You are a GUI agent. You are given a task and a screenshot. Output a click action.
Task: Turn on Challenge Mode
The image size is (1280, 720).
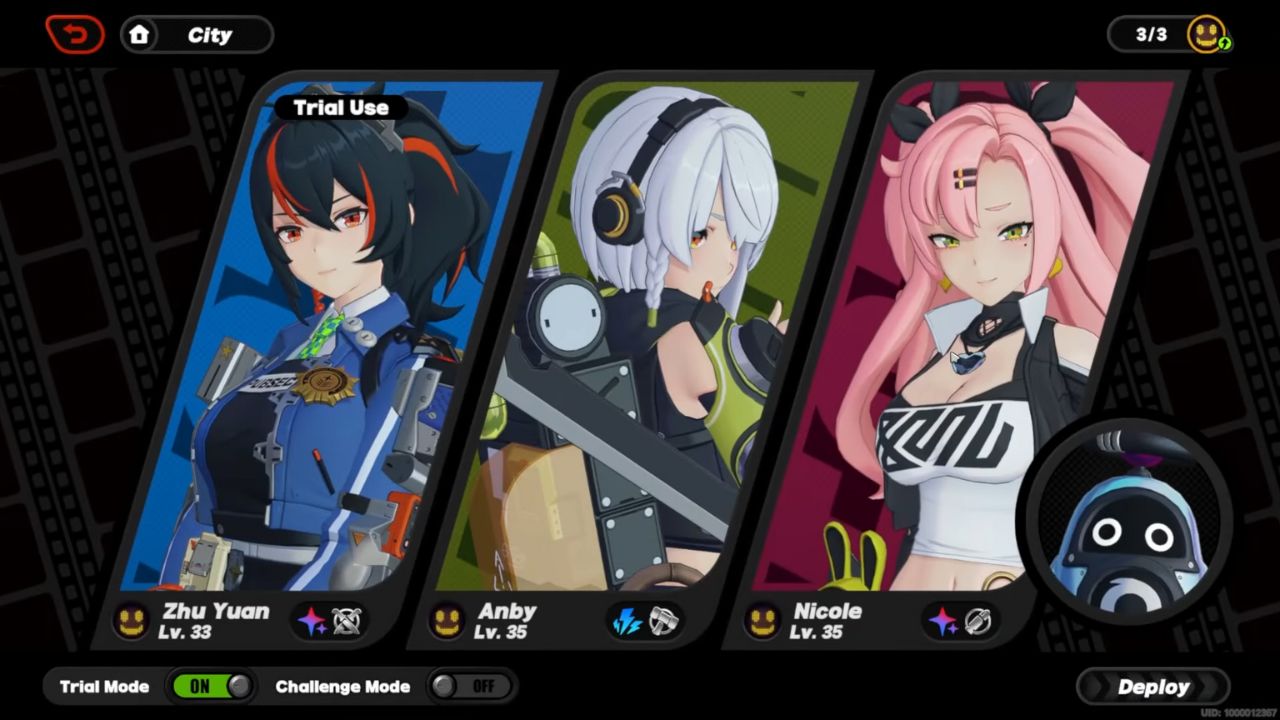pyautogui.click(x=471, y=686)
